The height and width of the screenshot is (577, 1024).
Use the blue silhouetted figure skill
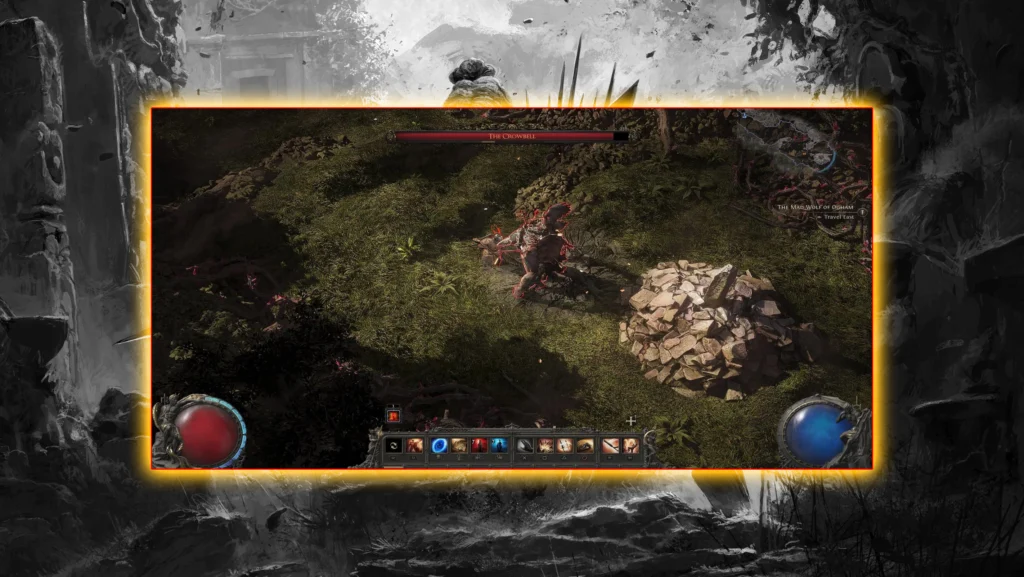(x=499, y=446)
